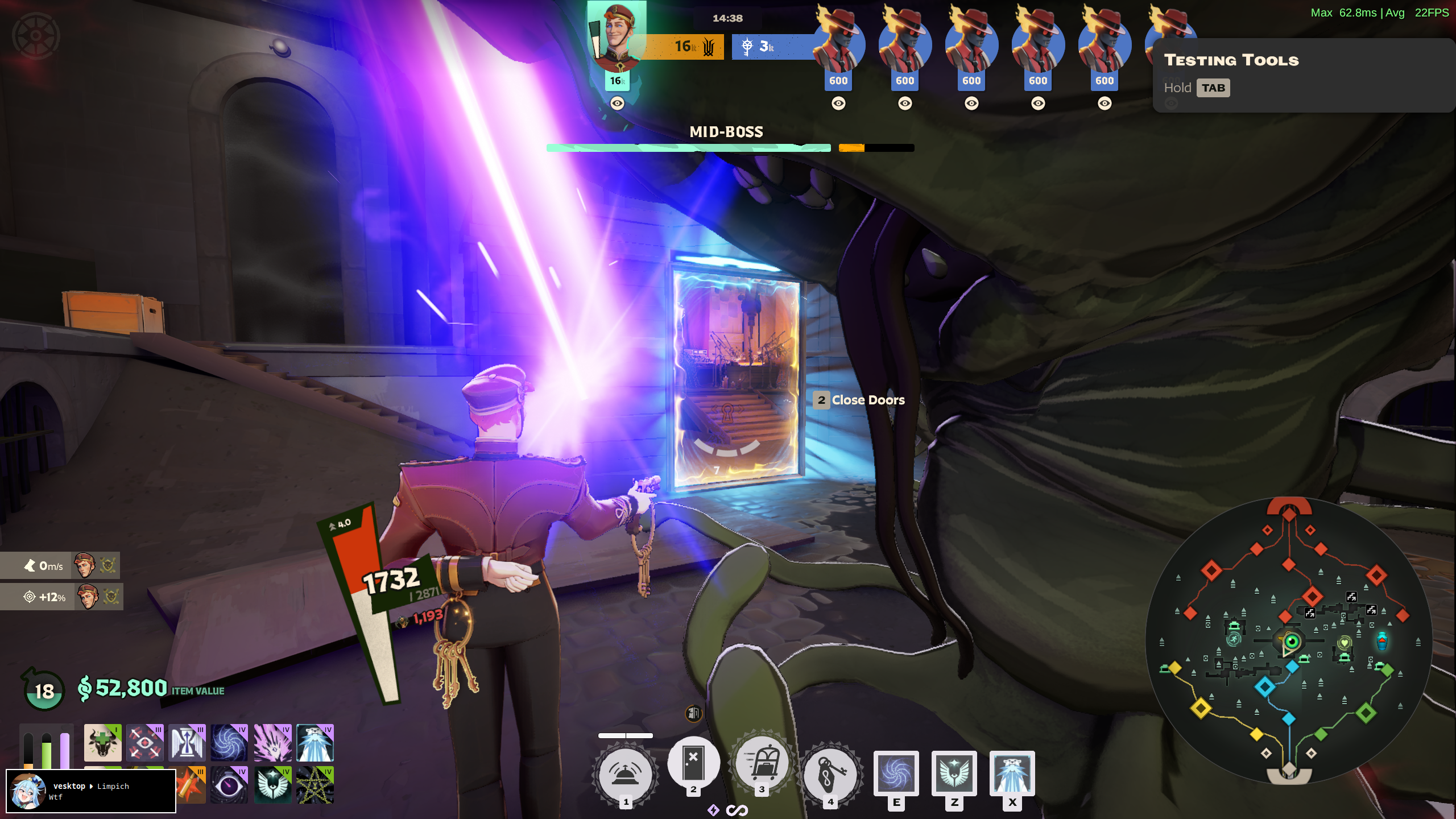1456x819 pixels.
Task: Select the red eye with arrows item
Action: point(144,742)
